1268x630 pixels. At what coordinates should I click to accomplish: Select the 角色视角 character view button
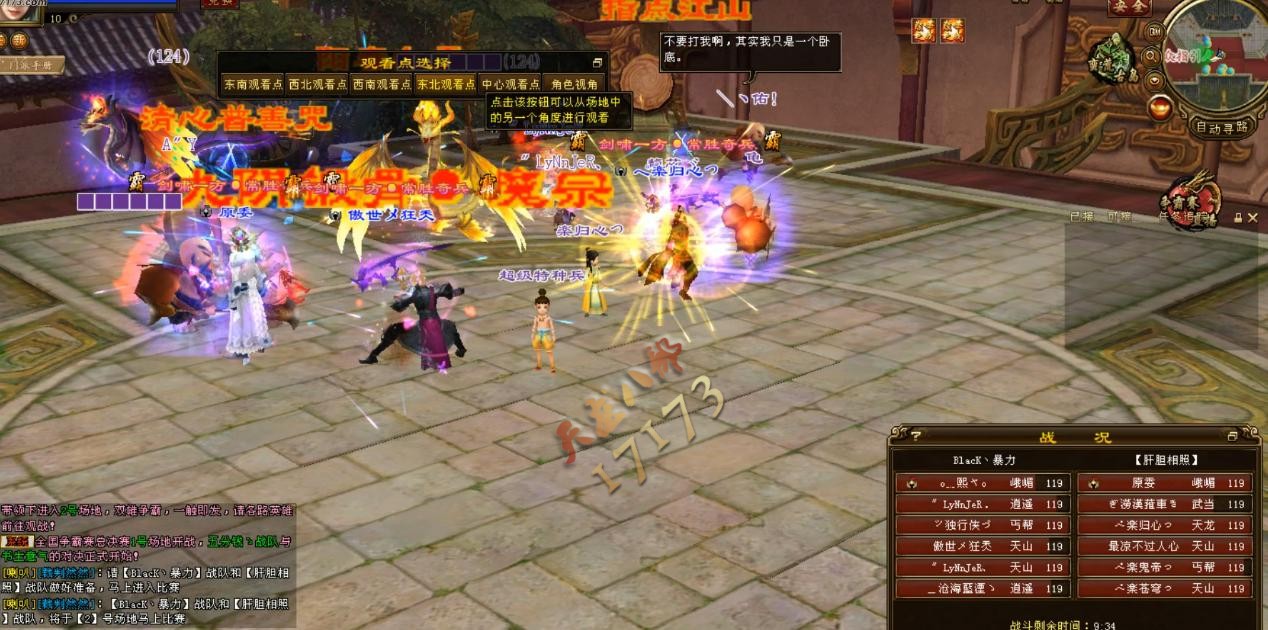point(574,85)
